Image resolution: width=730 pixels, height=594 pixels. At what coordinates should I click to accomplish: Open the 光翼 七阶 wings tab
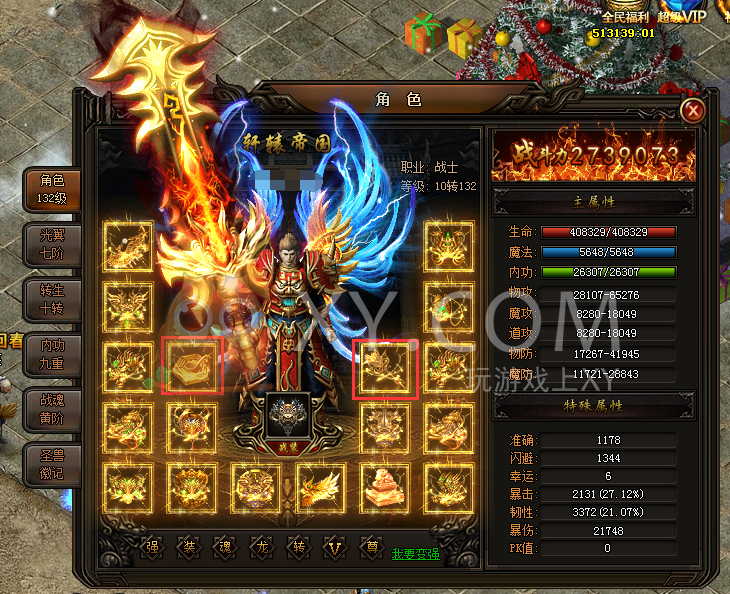[x=52, y=242]
